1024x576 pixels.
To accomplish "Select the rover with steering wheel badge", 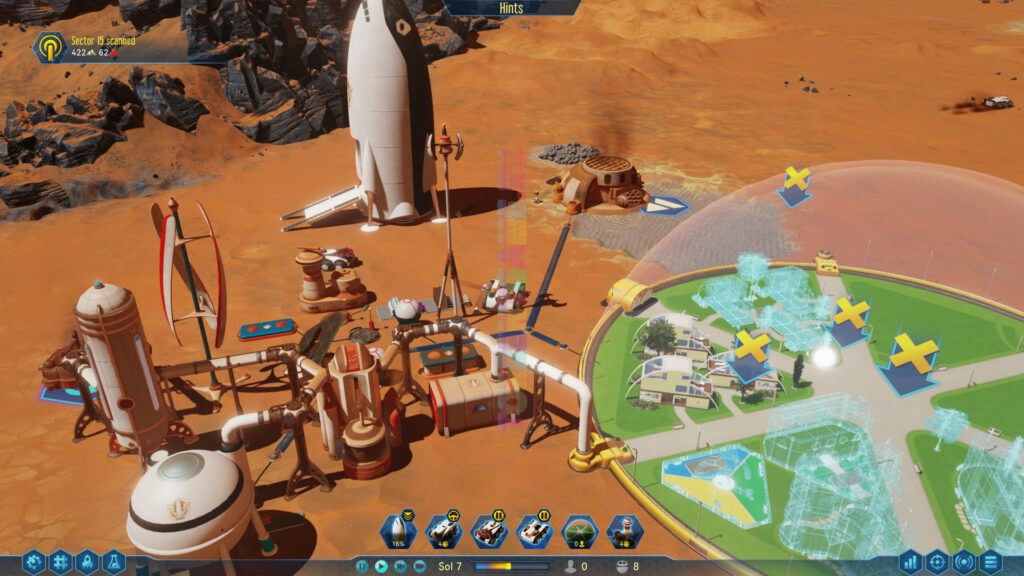I will point(443,530).
